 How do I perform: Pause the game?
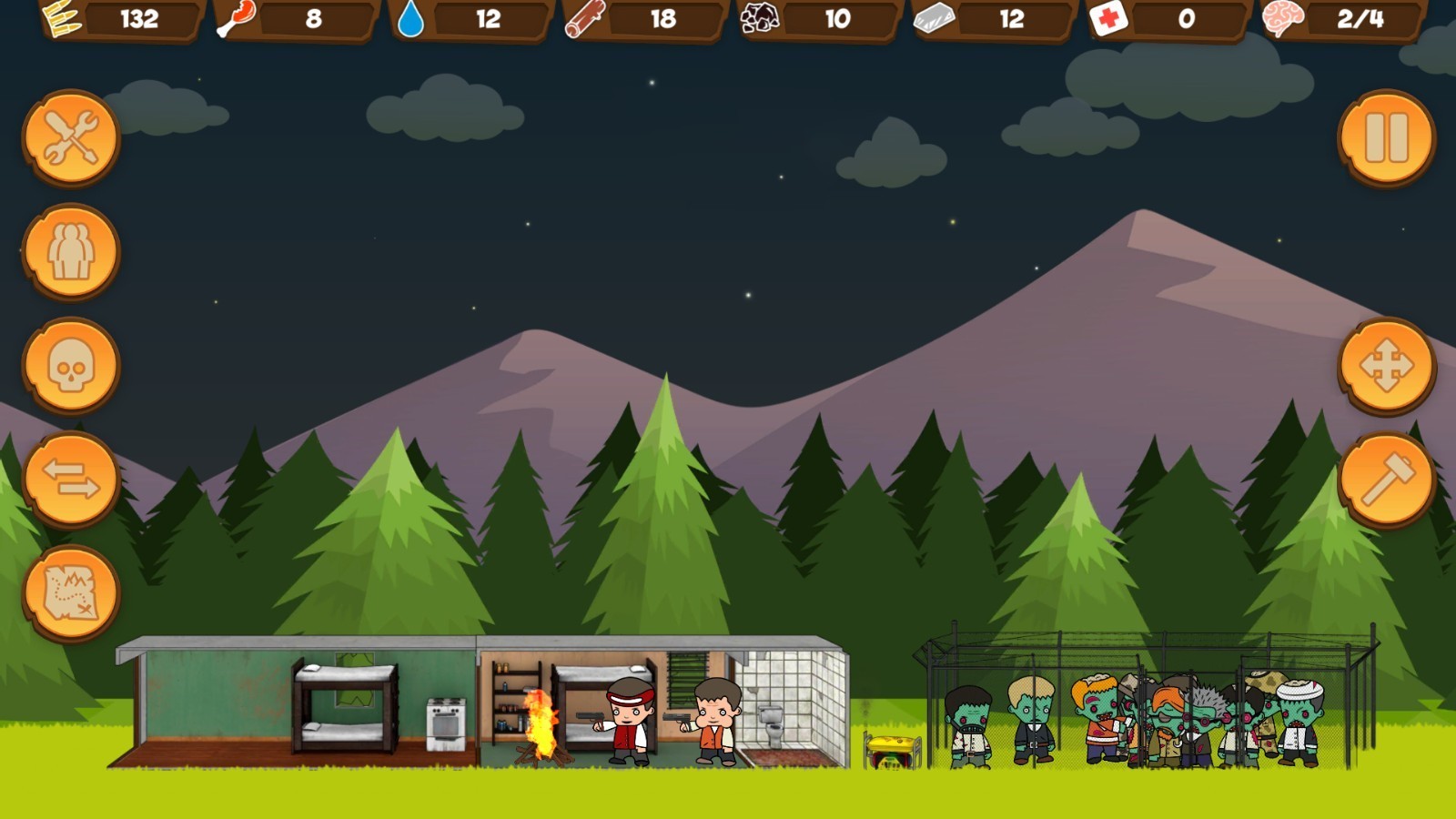point(1386,138)
